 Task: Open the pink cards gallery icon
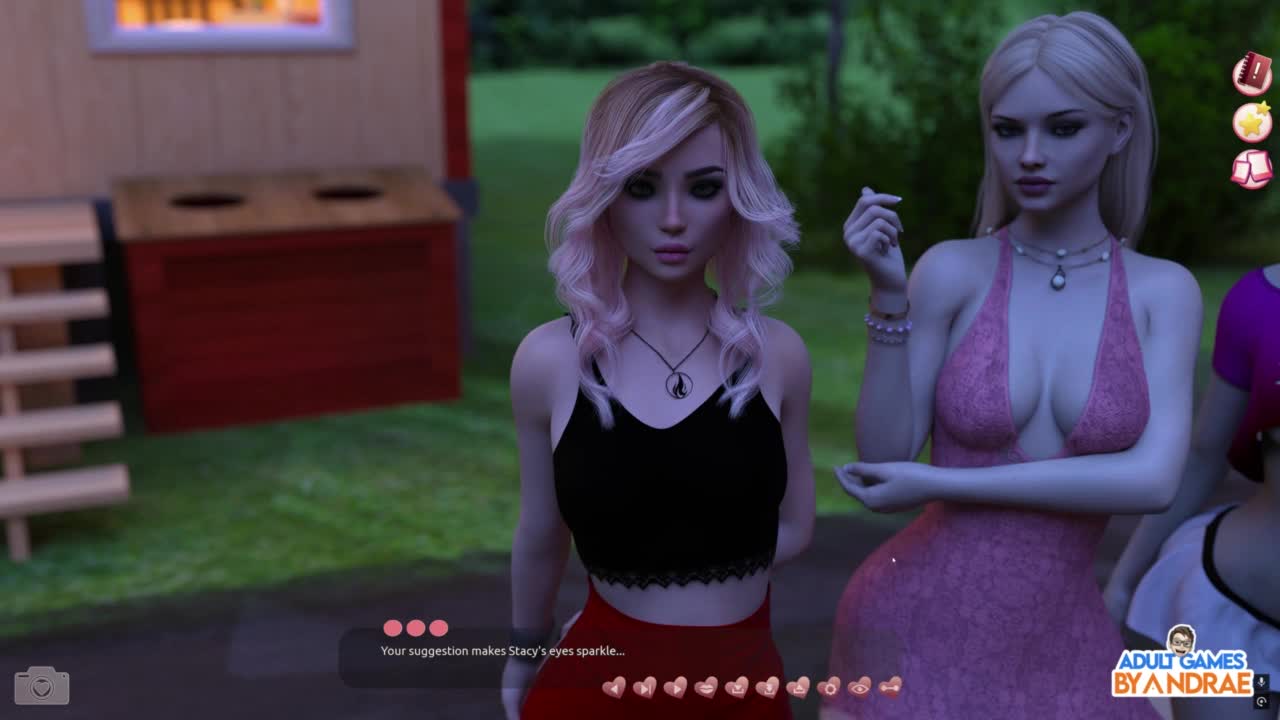(1251, 168)
